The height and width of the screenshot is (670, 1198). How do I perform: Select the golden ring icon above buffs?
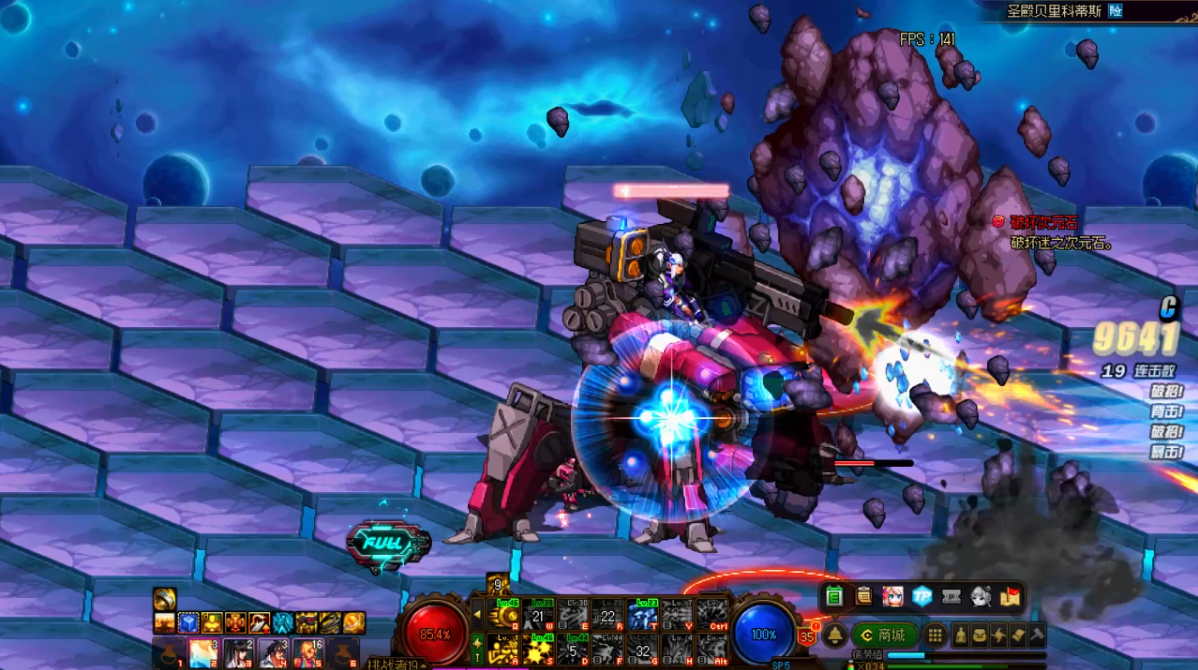(x=165, y=599)
